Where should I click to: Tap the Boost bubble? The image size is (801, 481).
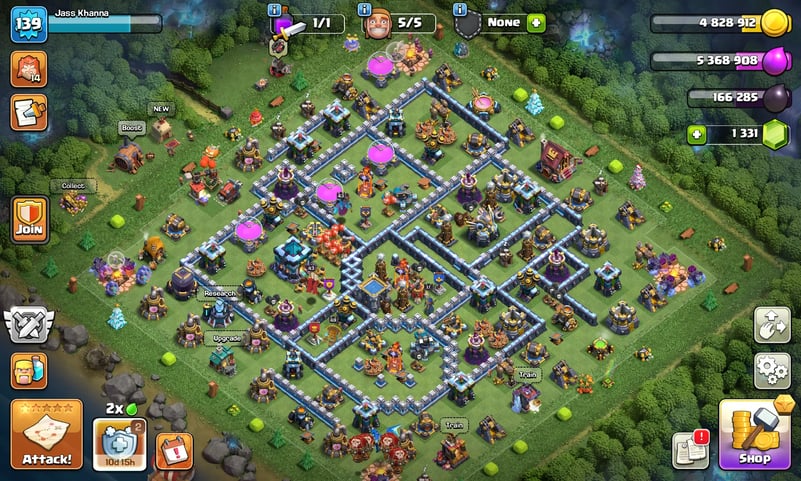131,128
